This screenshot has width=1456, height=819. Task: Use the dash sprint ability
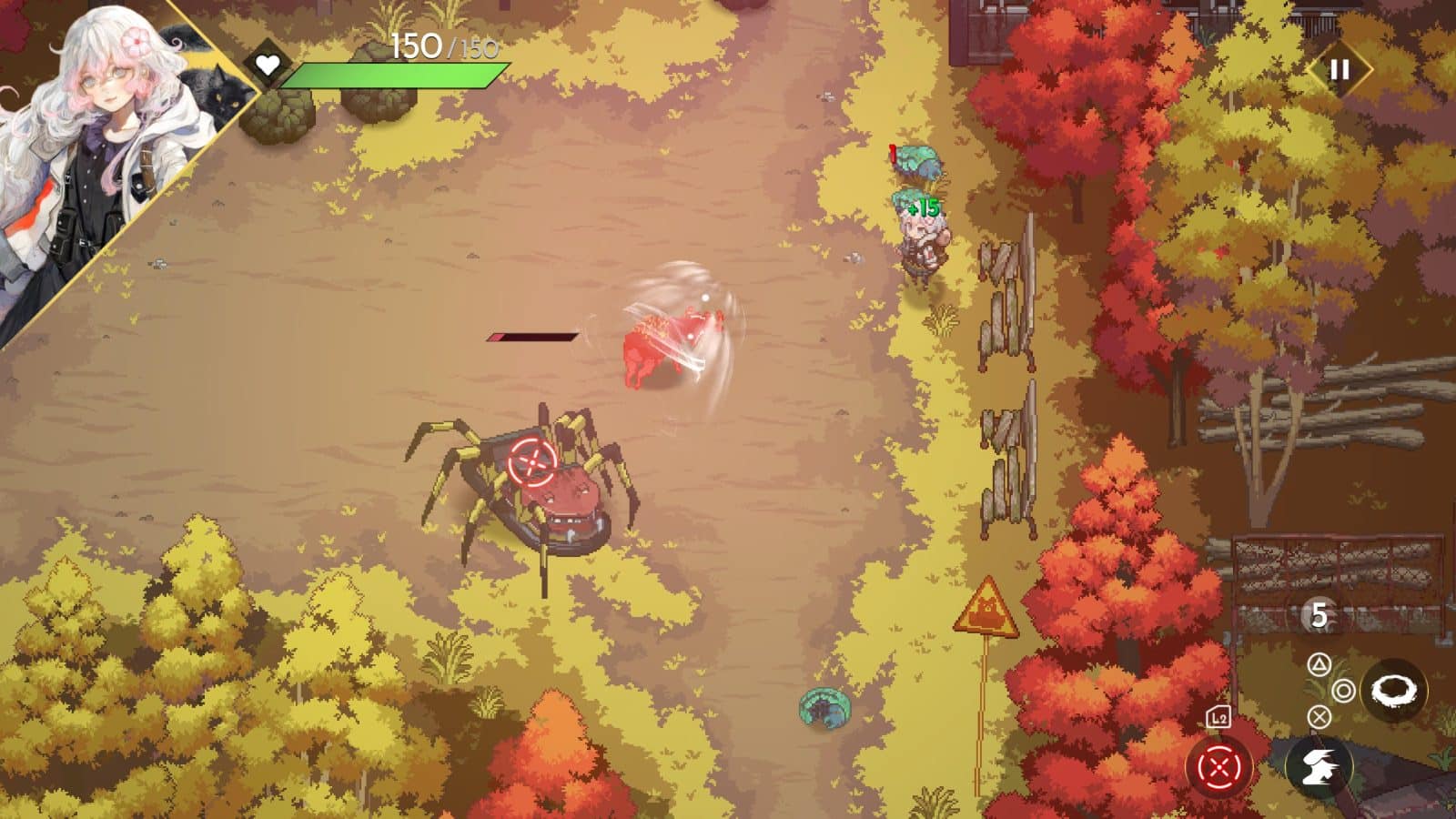1319,767
